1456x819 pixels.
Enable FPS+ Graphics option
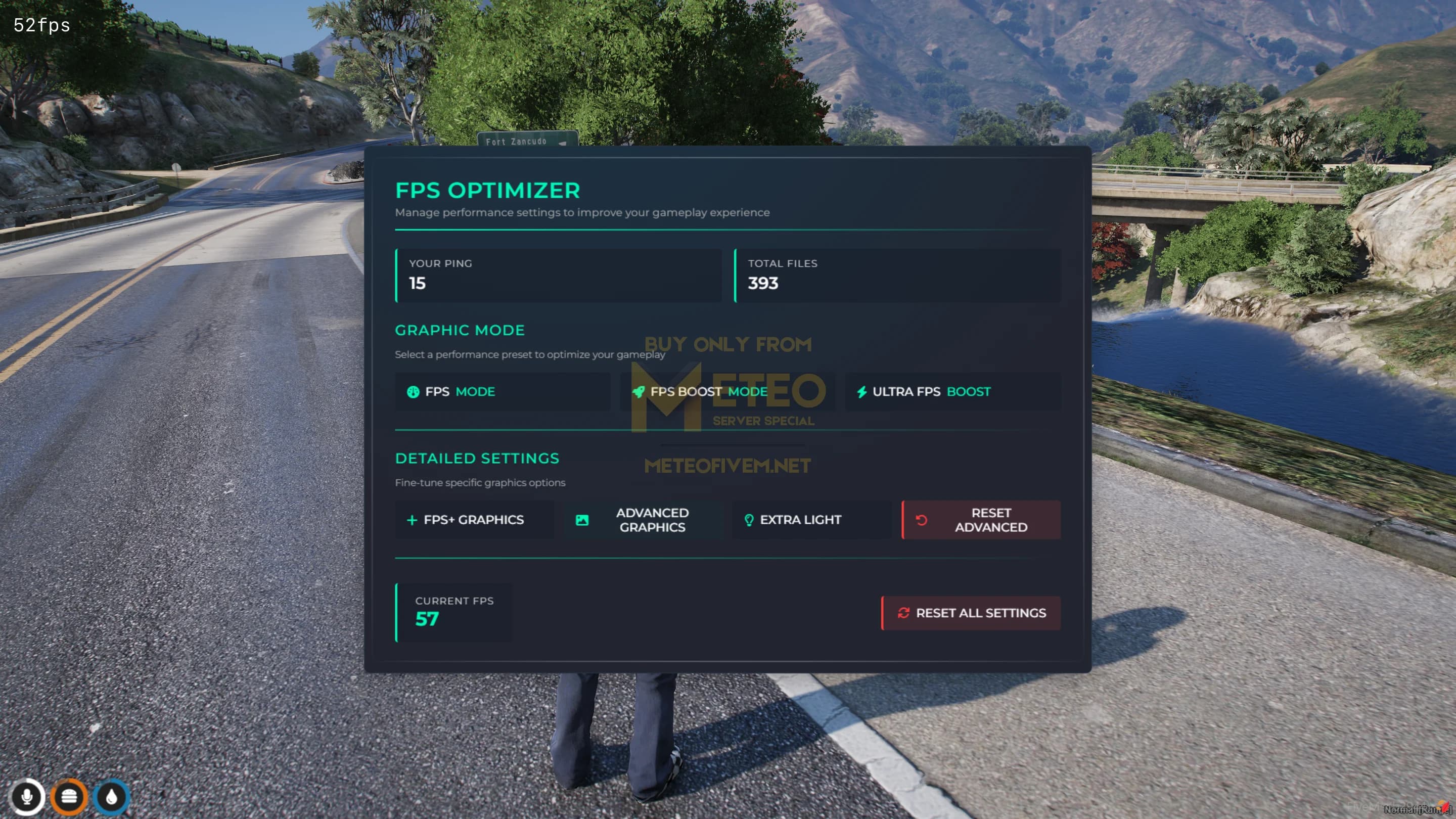tap(474, 520)
